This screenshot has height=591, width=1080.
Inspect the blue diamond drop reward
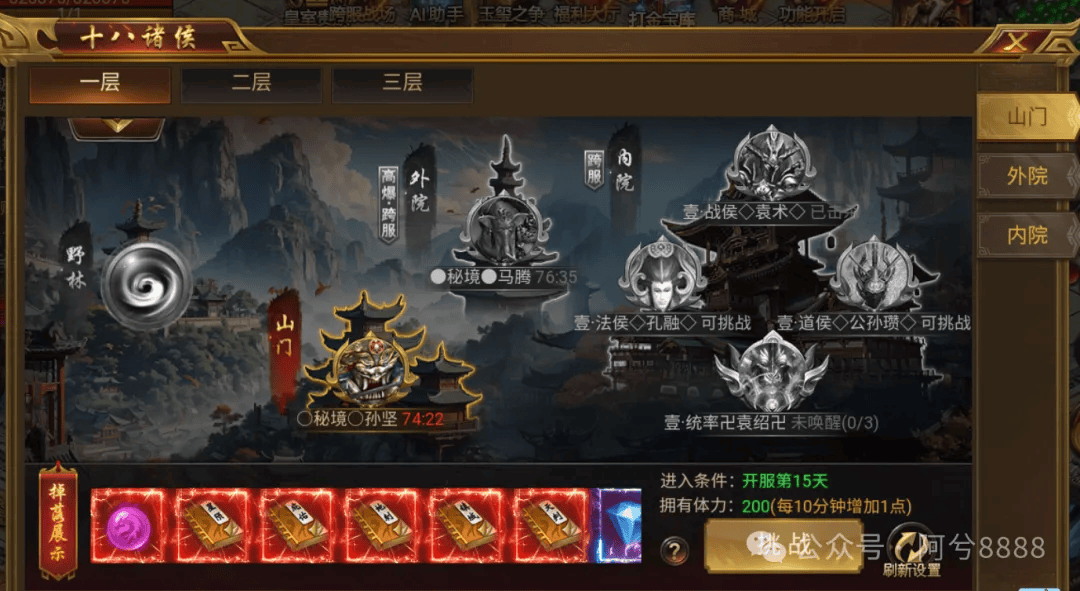[620, 526]
